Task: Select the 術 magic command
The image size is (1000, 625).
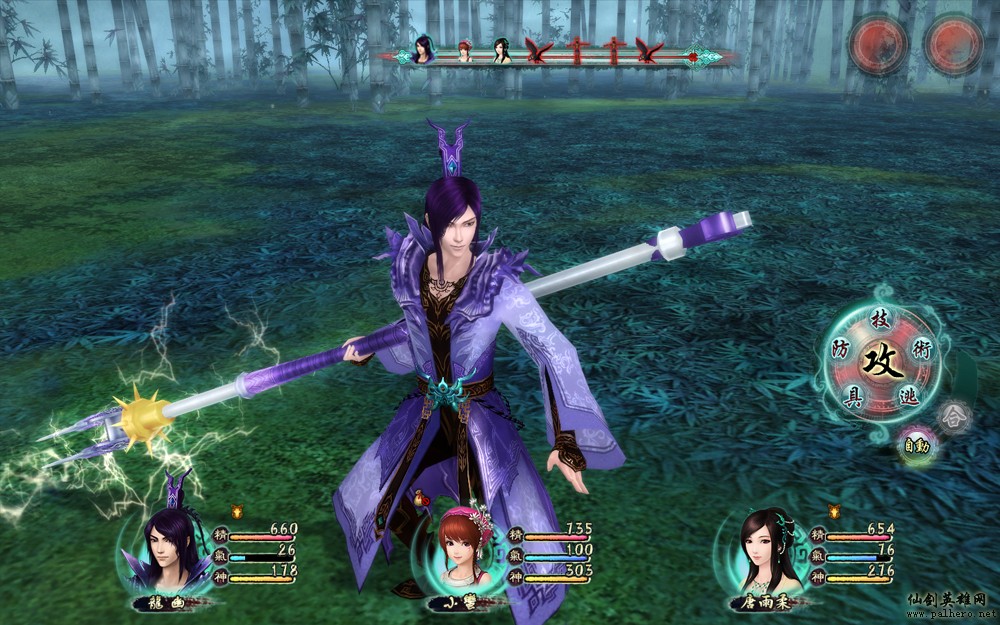Action: [921, 347]
